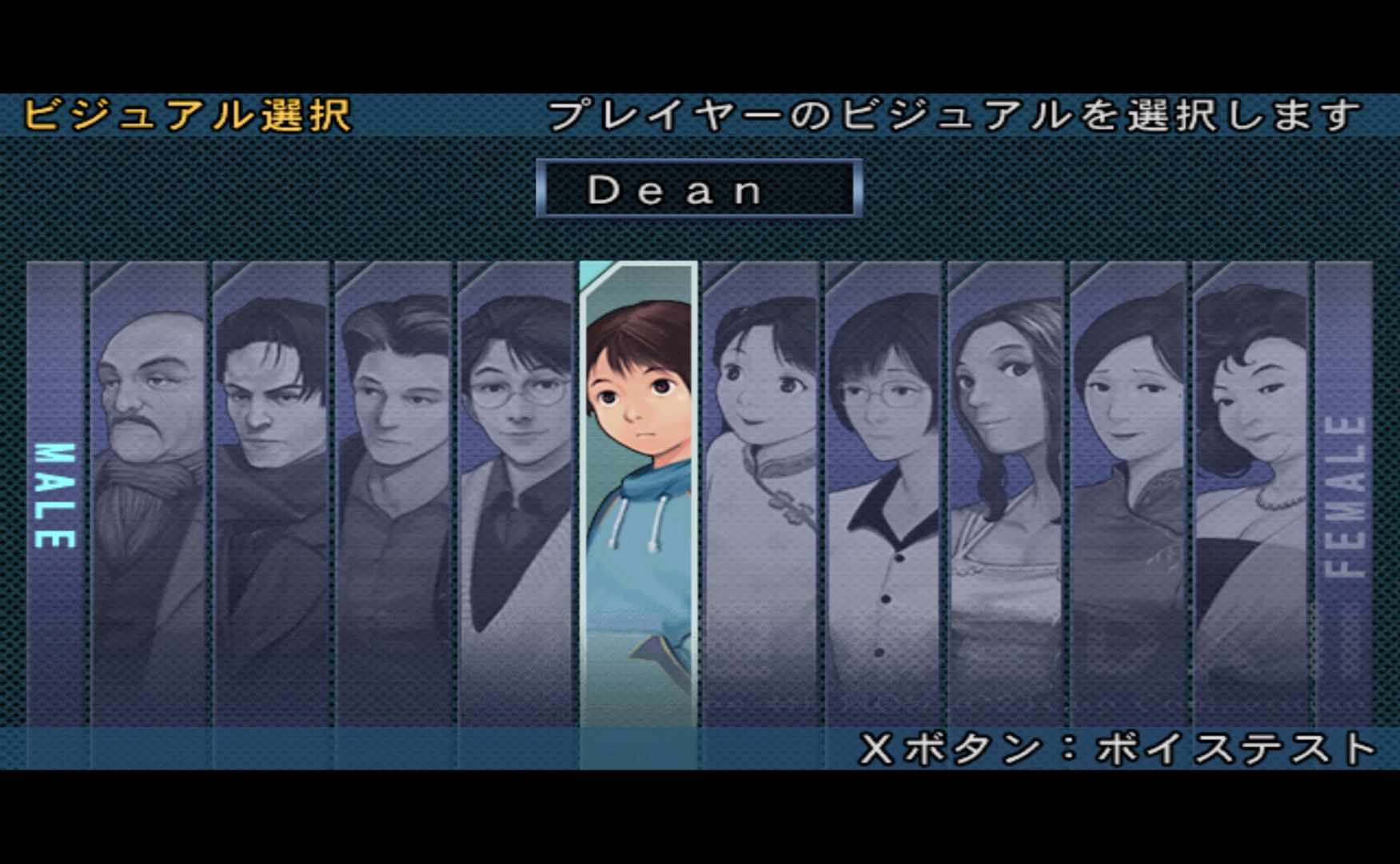This screenshot has height=864, width=1400.
Task: Switch to the FEMALE category tab
Action: click(x=1344, y=494)
